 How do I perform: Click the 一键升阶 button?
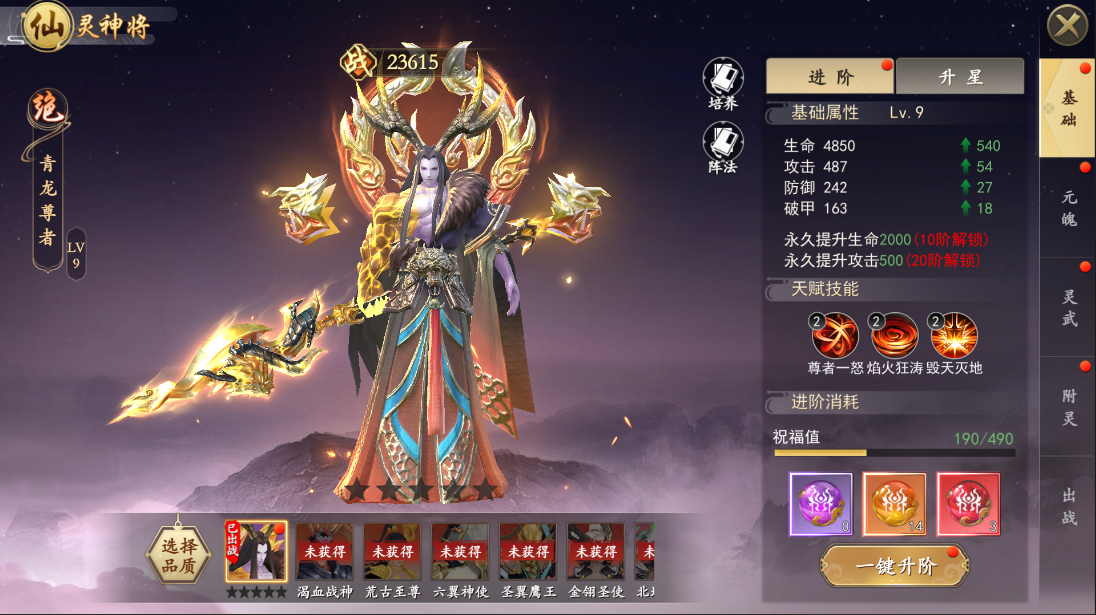[x=894, y=567]
